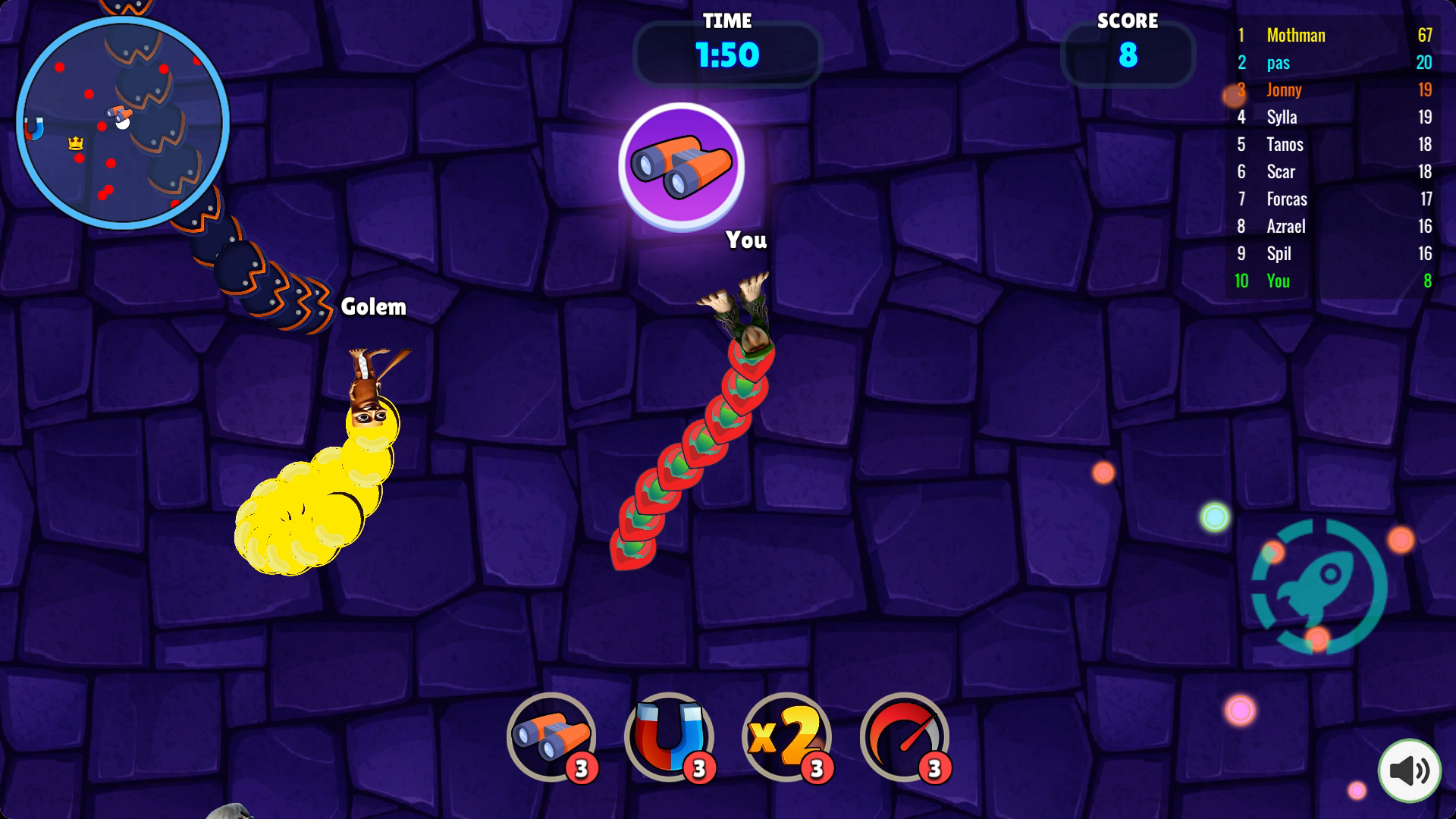The height and width of the screenshot is (819, 1456).
Task: Select Mothman row in leaderboard
Action: click(x=1333, y=35)
